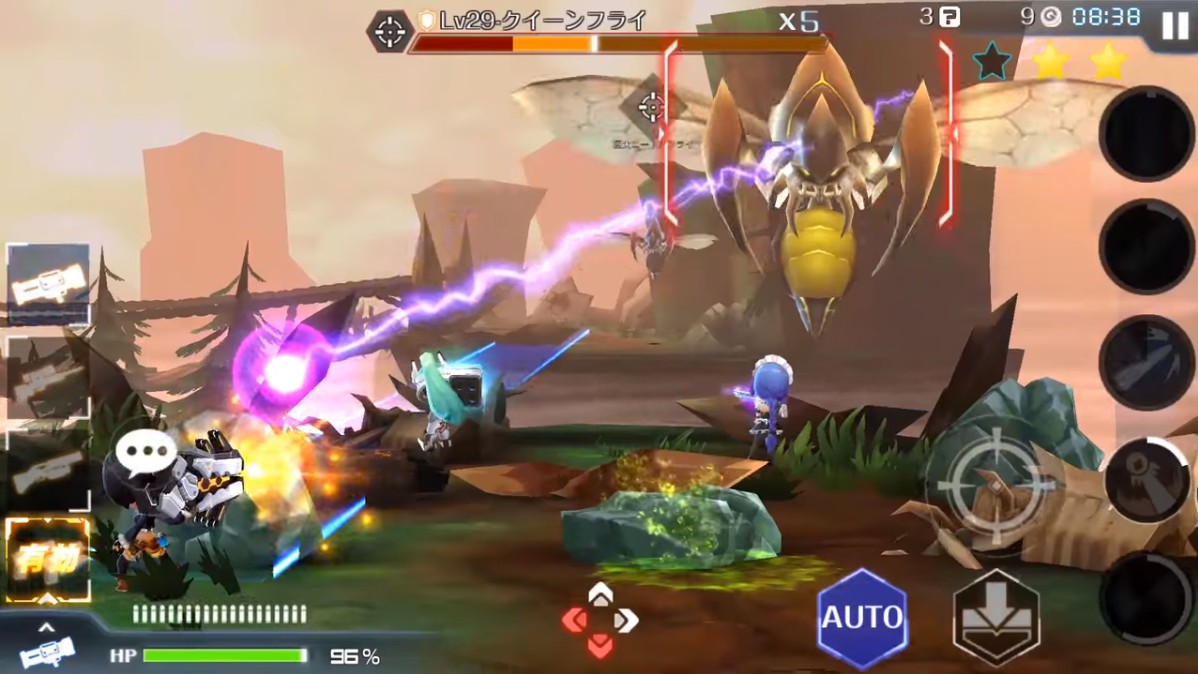Viewport: 1198px width, 674px height.
Task: Click the lock-on reticle on Queen Fly
Action: tap(651, 107)
